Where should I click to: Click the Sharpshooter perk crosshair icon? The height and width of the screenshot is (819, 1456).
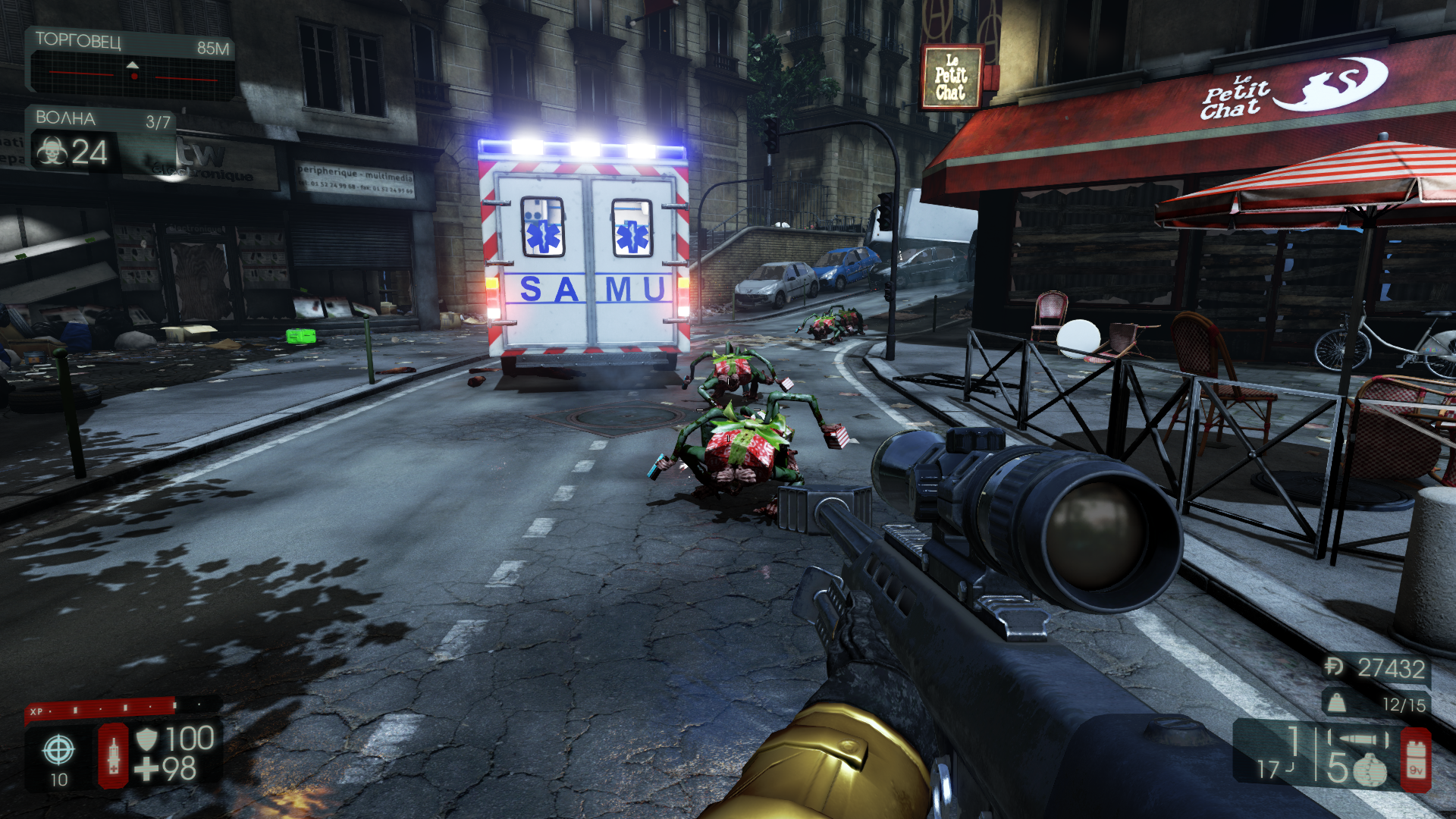58,750
